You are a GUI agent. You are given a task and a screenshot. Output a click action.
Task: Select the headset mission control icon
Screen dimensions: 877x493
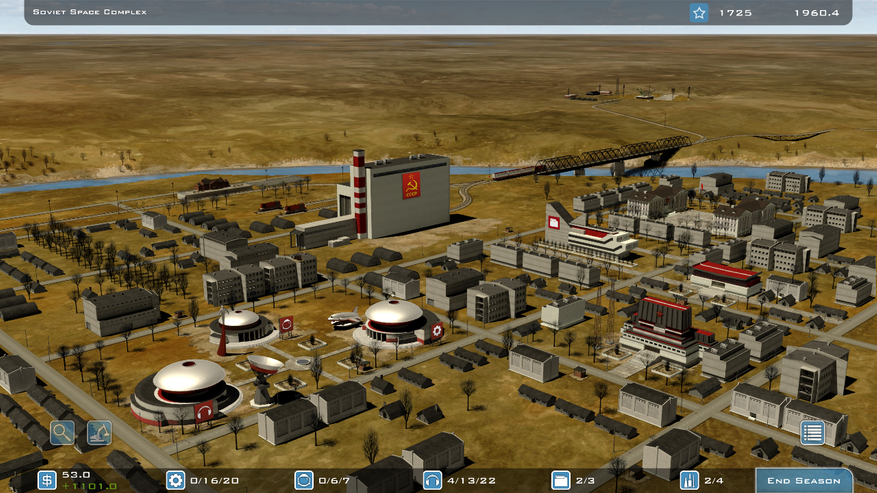[432, 480]
